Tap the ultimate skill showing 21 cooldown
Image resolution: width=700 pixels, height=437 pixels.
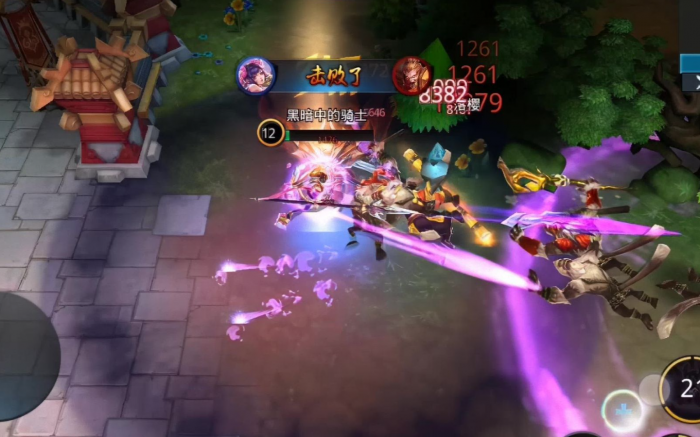coord(685,392)
